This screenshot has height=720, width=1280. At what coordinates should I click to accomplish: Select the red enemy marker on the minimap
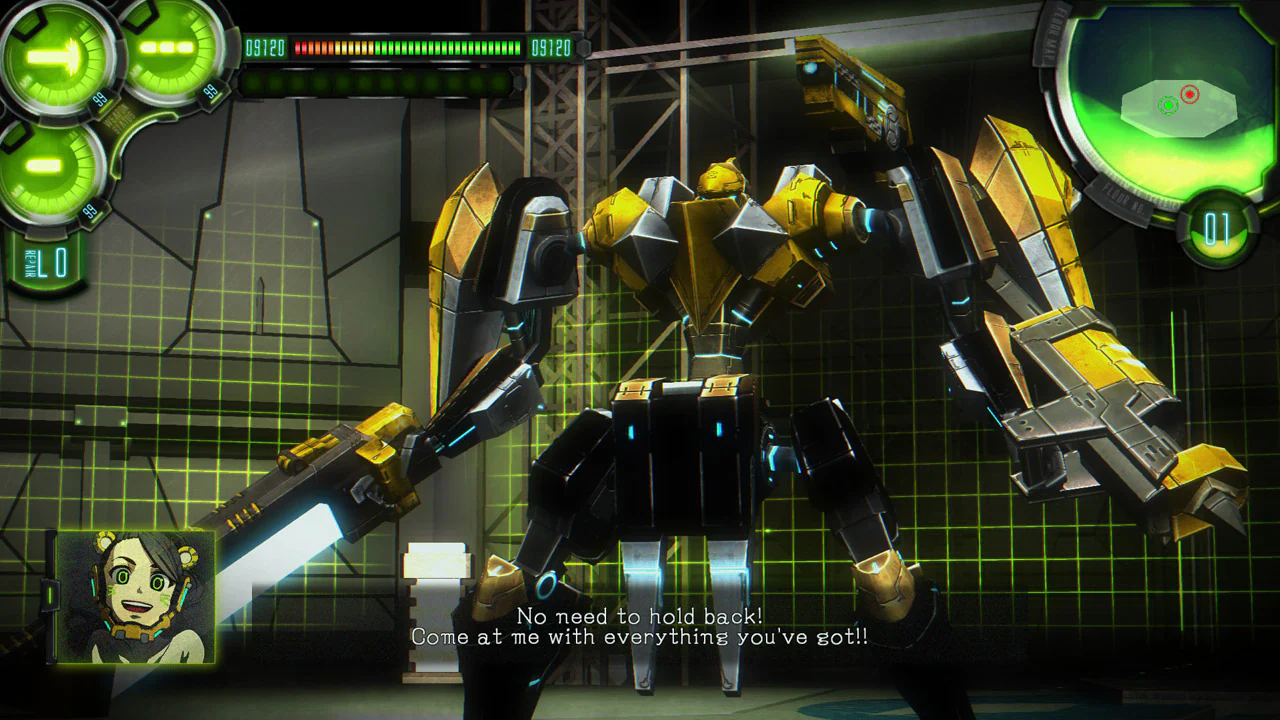click(1189, 95)
